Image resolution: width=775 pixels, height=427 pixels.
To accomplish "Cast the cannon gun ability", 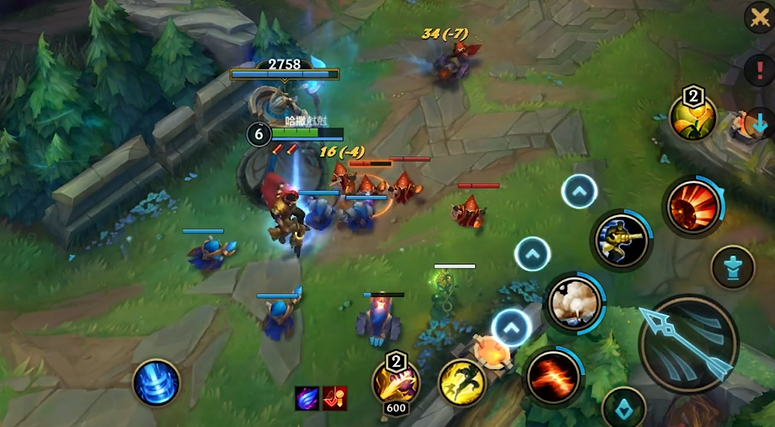I will tap(620, 239).
